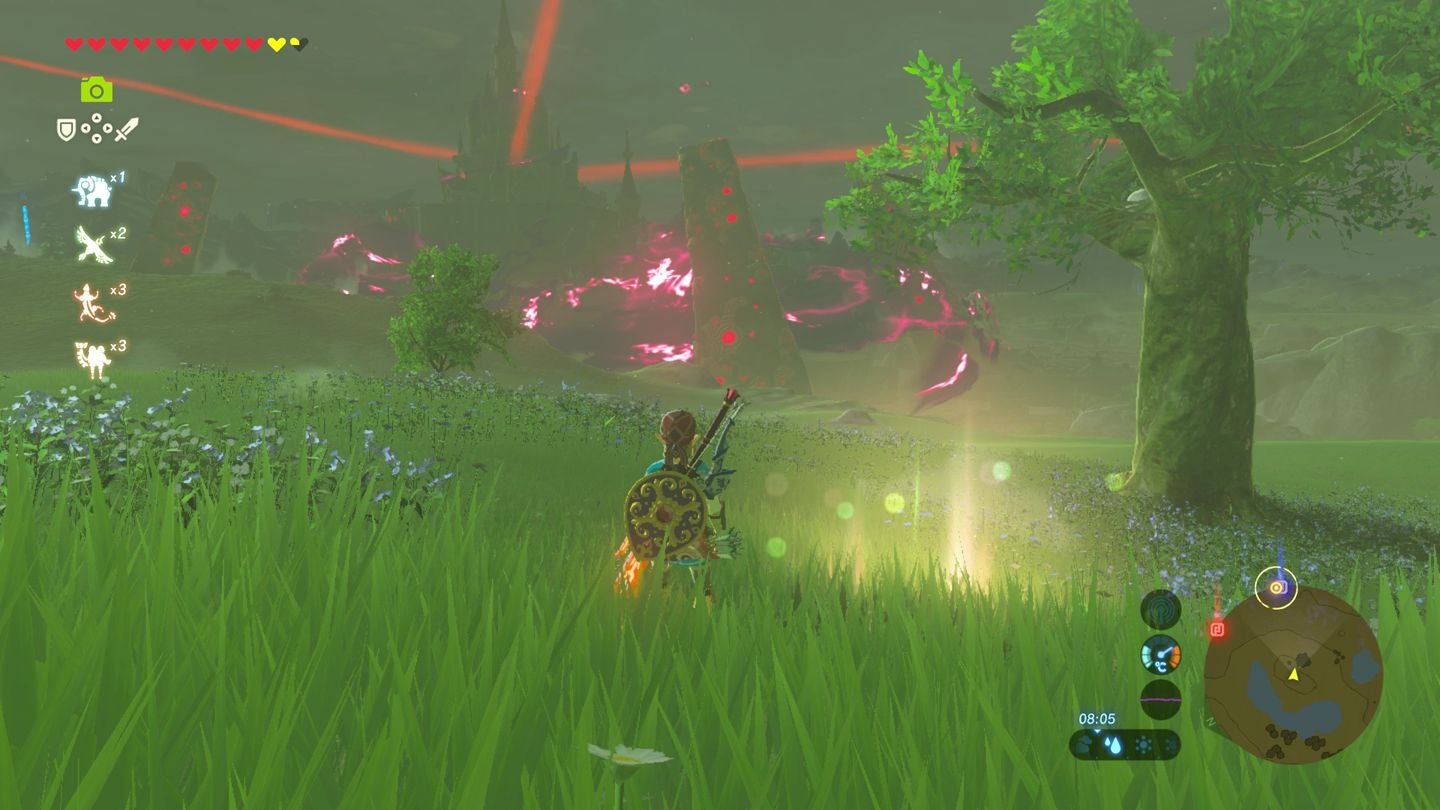Select the Camera rune icon
Screen dimensions: 1440x810
98,90
